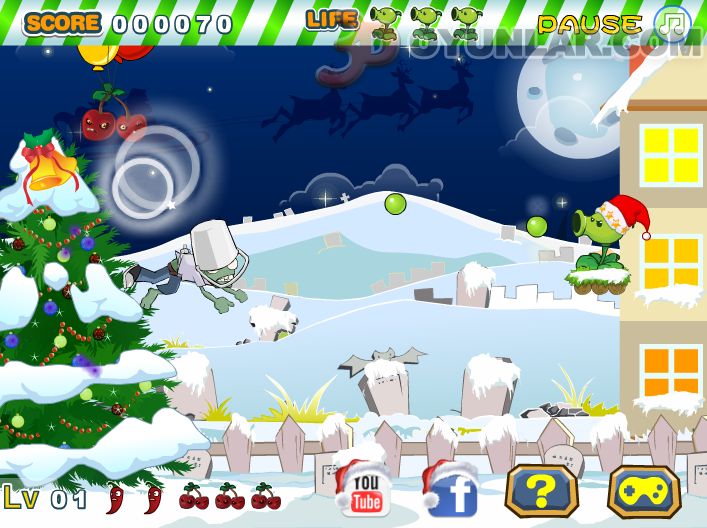Visit the Facebook page

tap(453, 493)
